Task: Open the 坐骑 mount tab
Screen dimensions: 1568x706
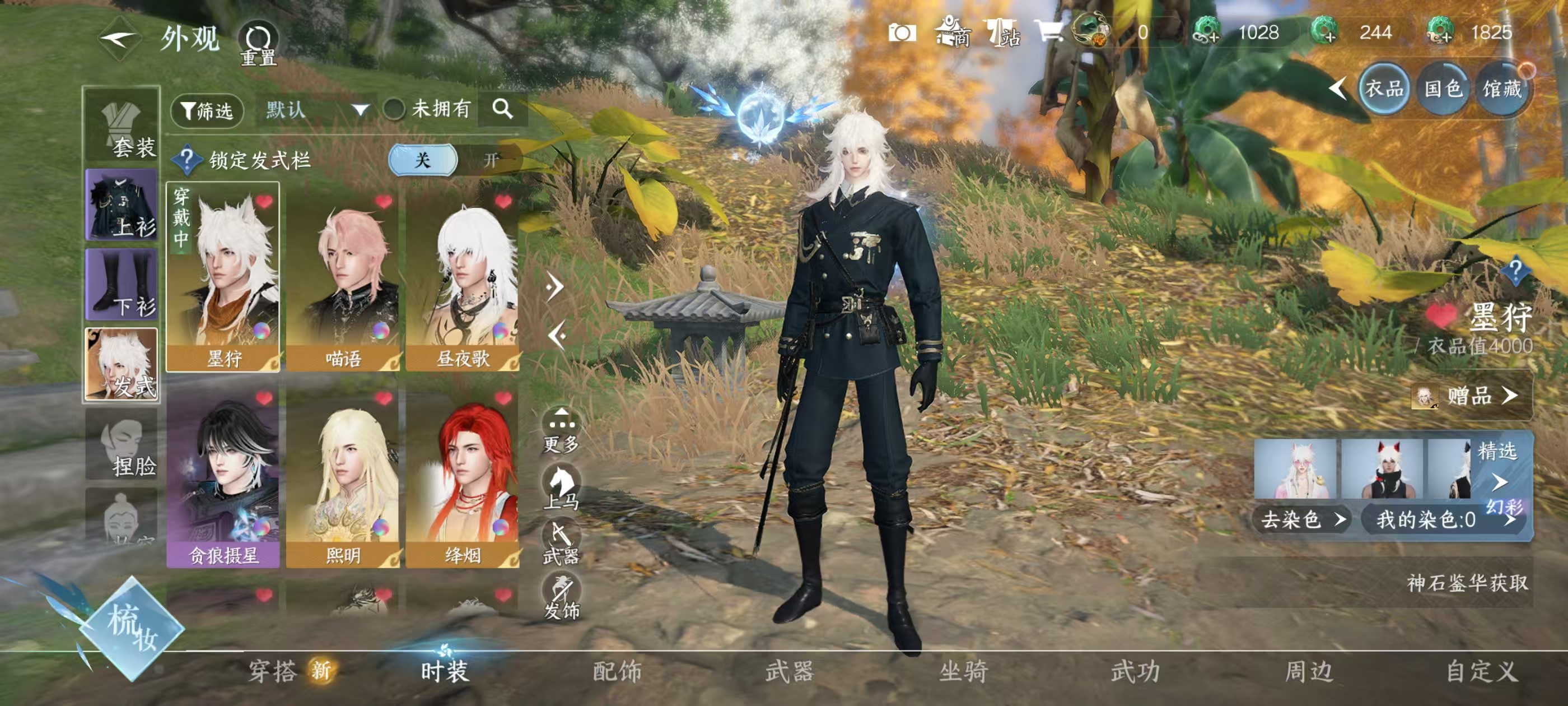Action: pyautogui.click(x=963, y=672)
